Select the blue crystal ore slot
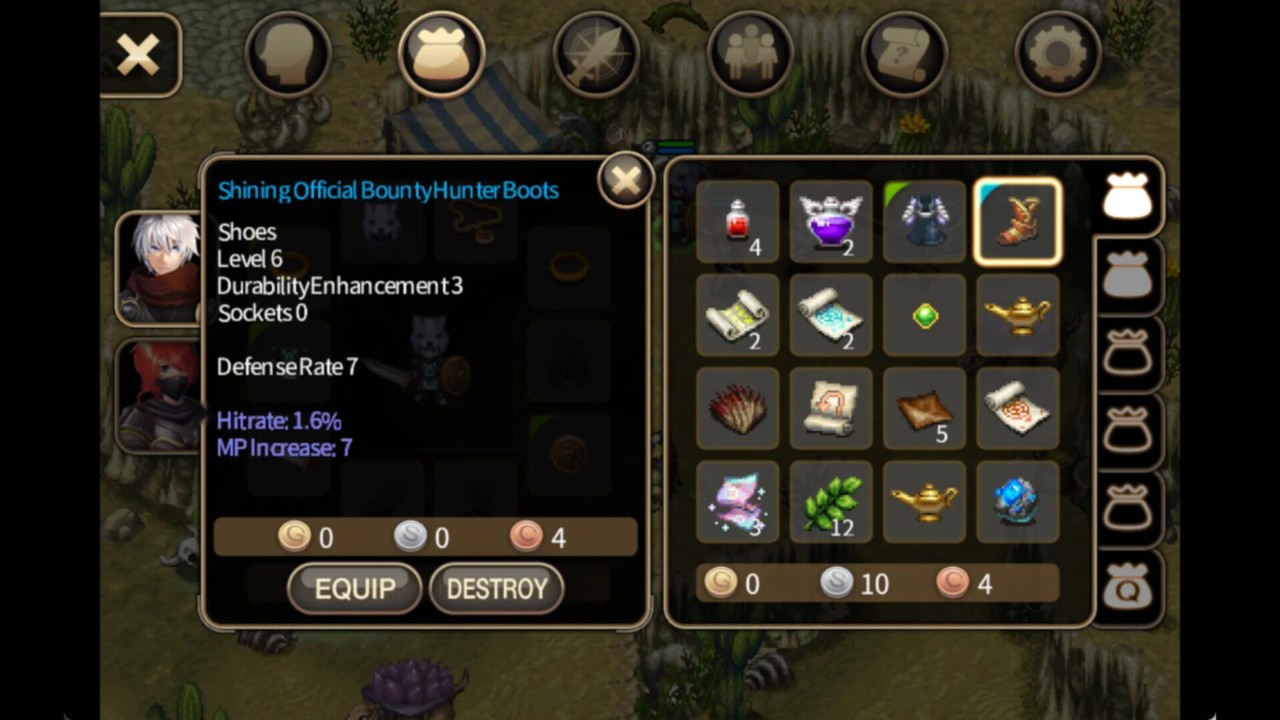Screen dimensions: 1280x720 tap(1018, 502)
